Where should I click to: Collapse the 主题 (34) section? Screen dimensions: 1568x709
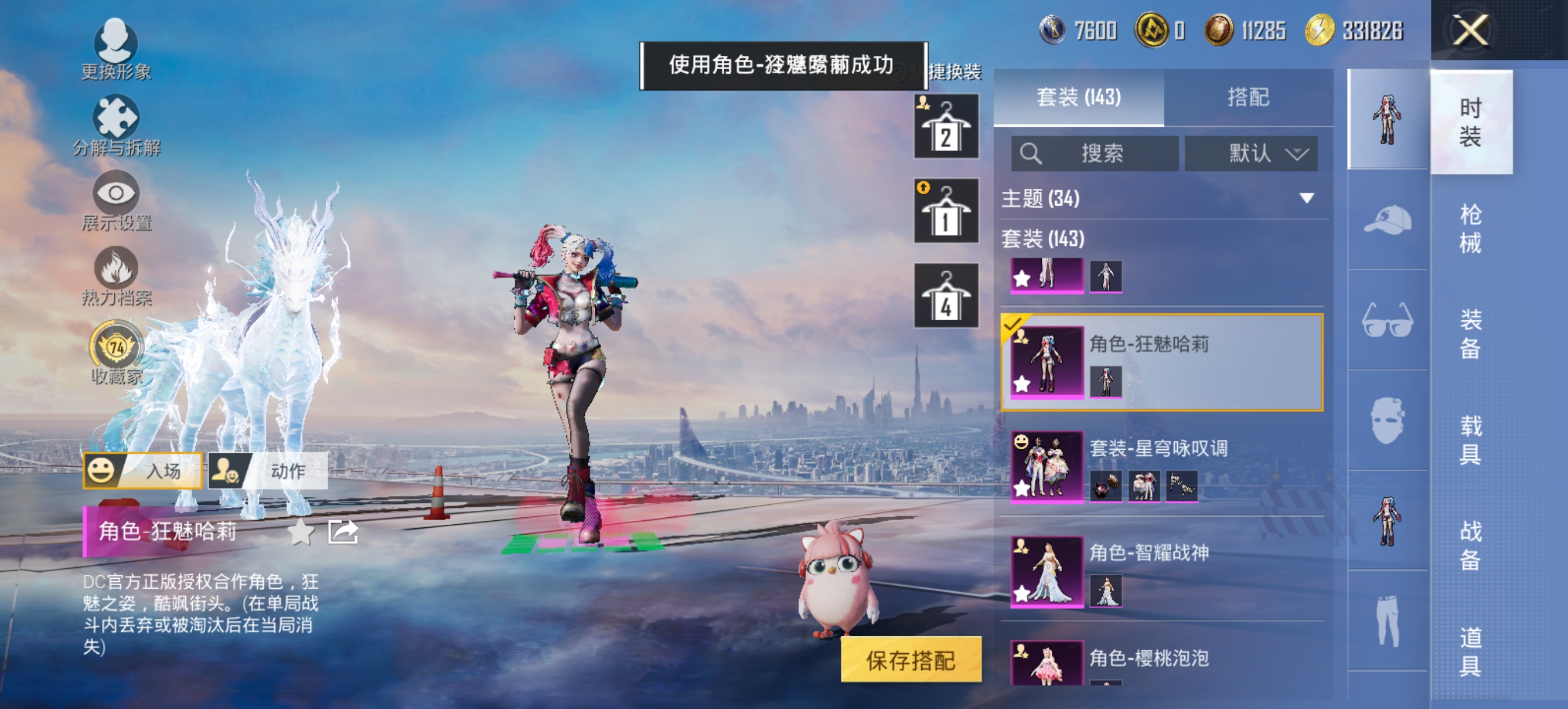pyautogui.click(x=1305, y=199)
